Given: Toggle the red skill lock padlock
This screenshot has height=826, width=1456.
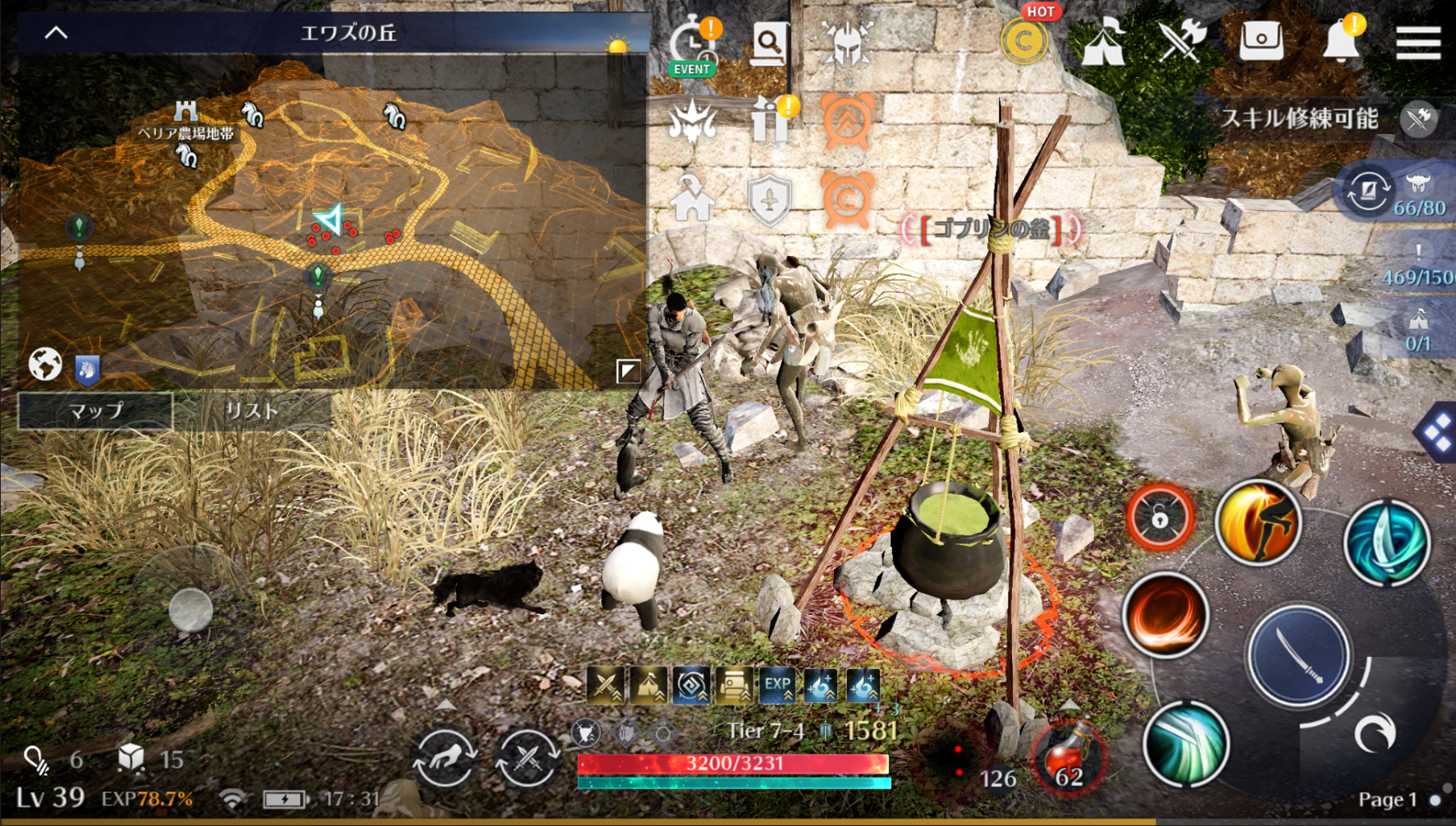Looking at the screenshot, I should tap(1157, 519).
